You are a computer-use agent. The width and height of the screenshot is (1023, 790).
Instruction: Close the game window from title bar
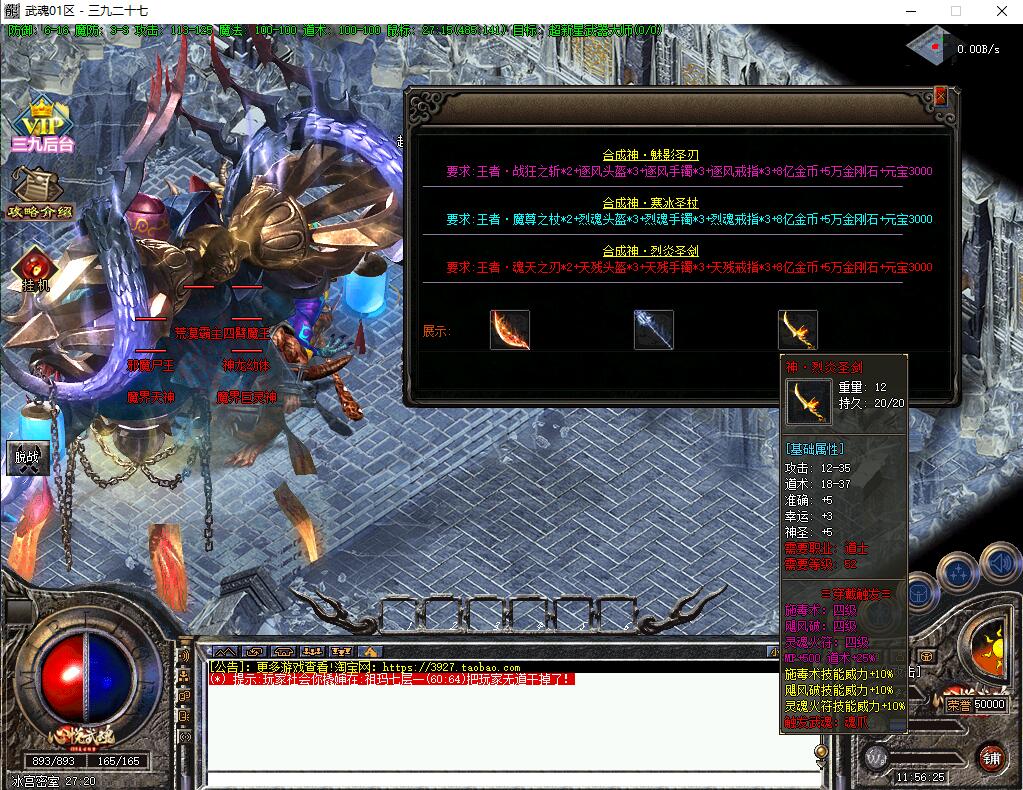pyautogui.click(x=1001, y=11)
